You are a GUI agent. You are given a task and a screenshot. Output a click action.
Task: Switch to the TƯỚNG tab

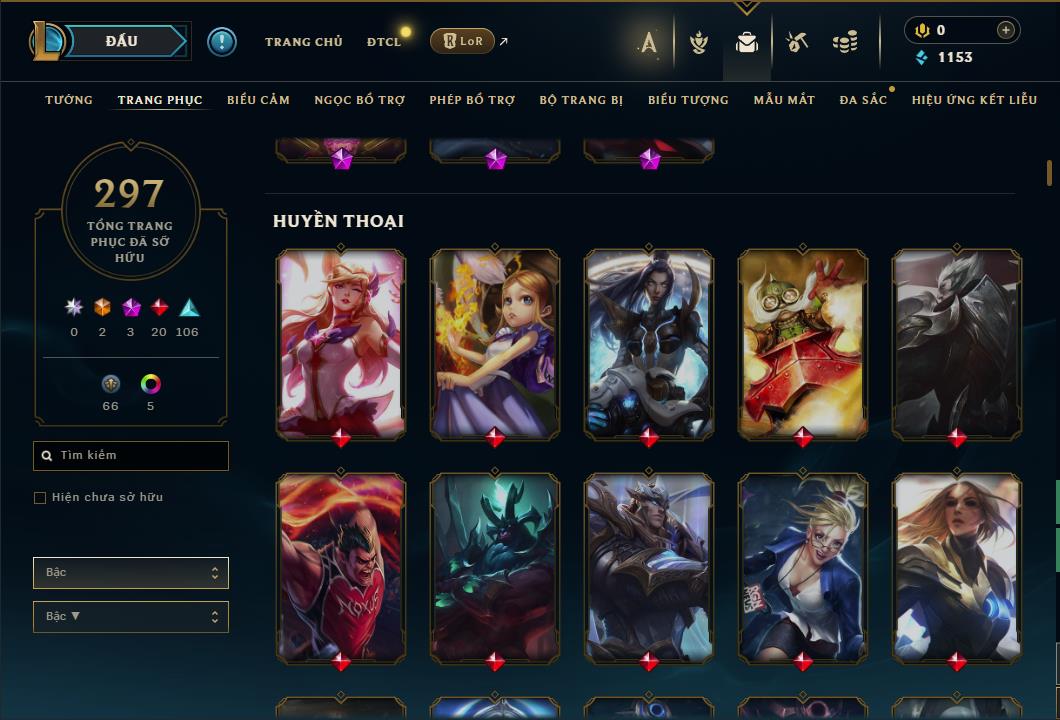69,100
